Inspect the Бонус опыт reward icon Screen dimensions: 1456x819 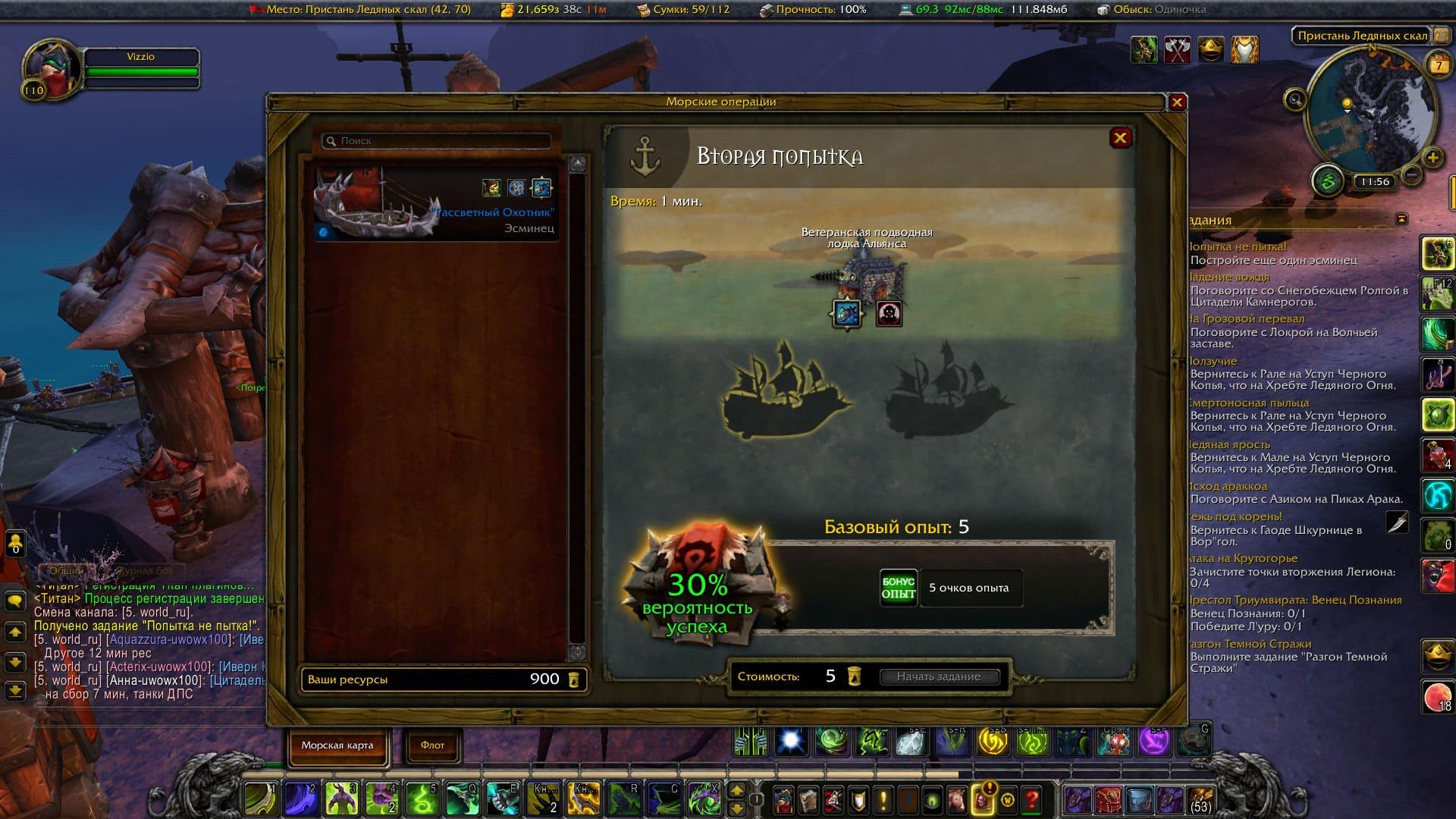click(899, 588)
